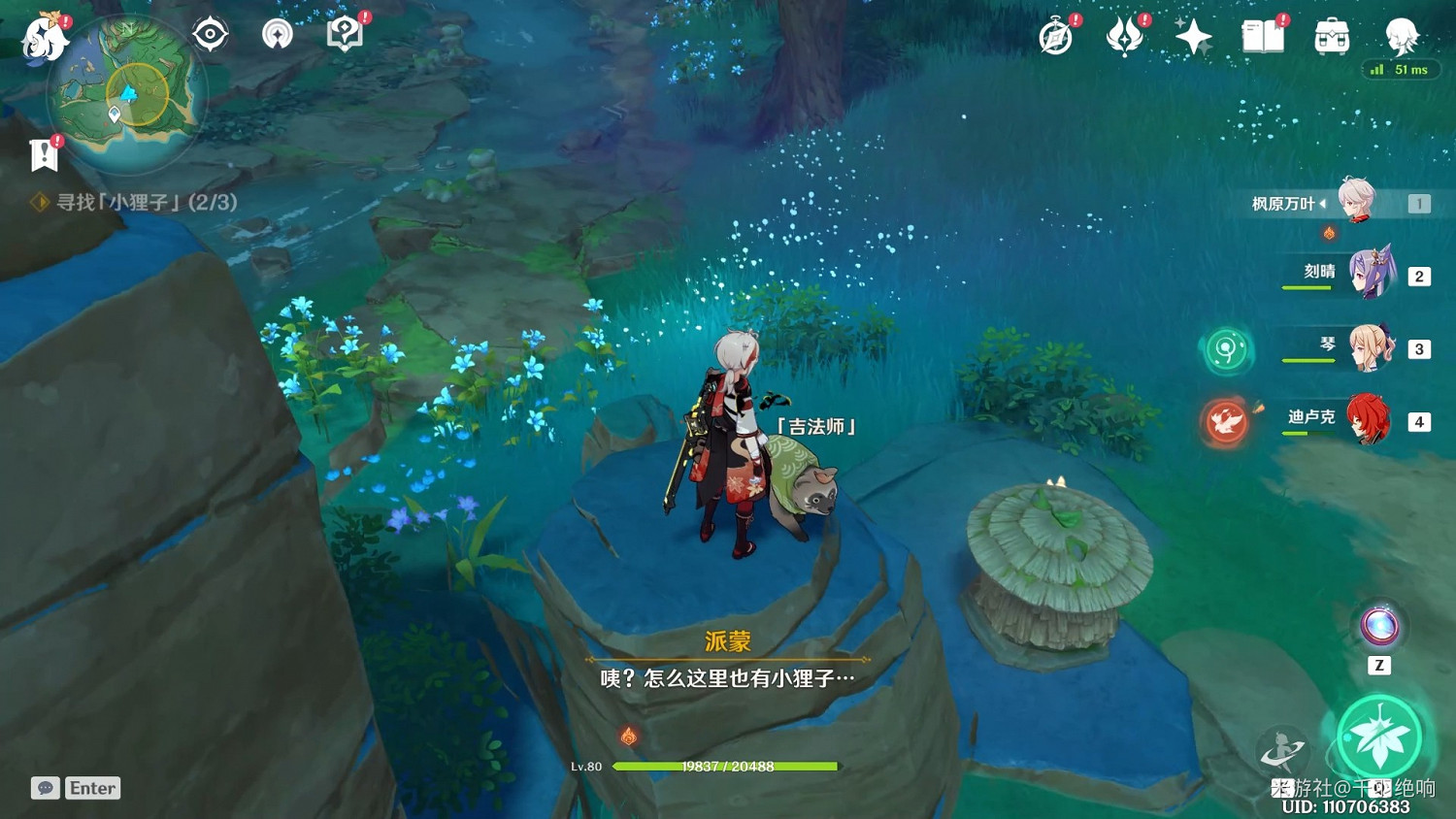The width and height of the screenshot is (1456, 819).
Task: Use the elemental skill marked Z
Action: (1378, 628)
